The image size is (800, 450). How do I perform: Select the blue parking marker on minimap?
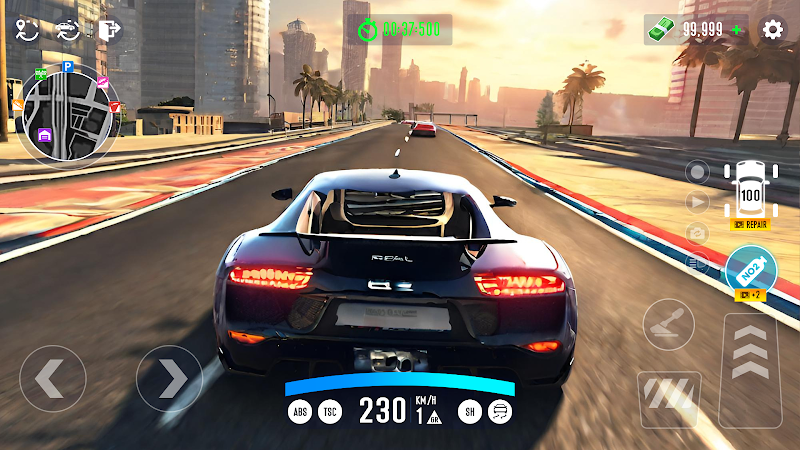click(67, 68)
